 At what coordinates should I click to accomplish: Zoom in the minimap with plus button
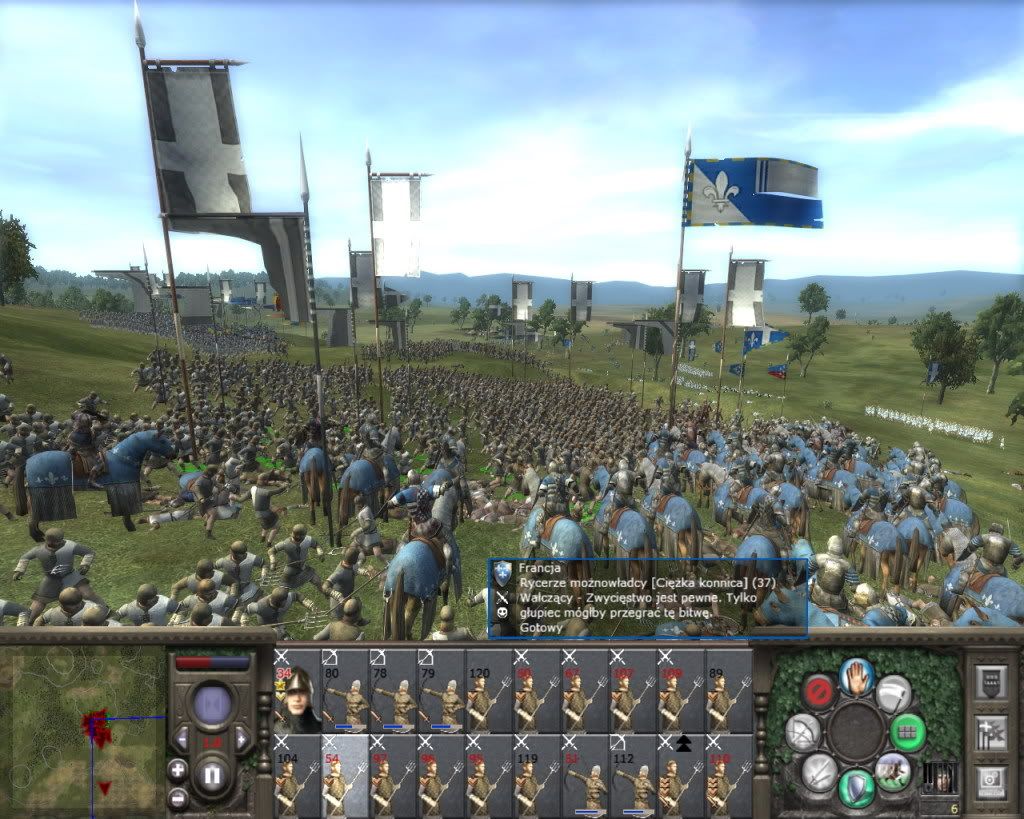click(178, 770)
